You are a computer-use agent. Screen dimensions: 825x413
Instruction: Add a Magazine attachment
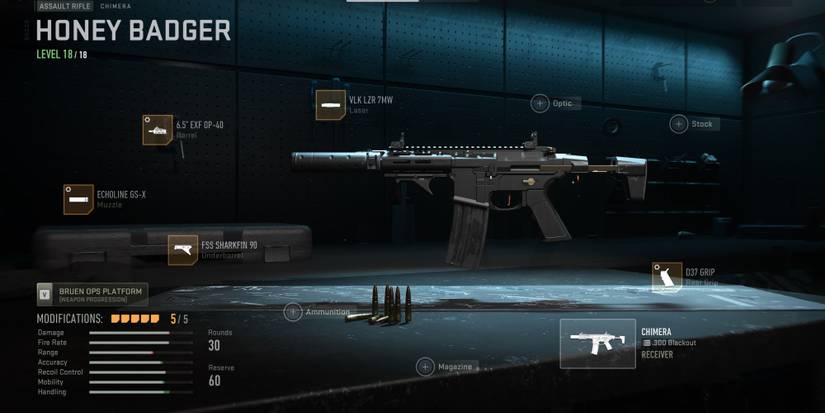(x=425, y=367)
